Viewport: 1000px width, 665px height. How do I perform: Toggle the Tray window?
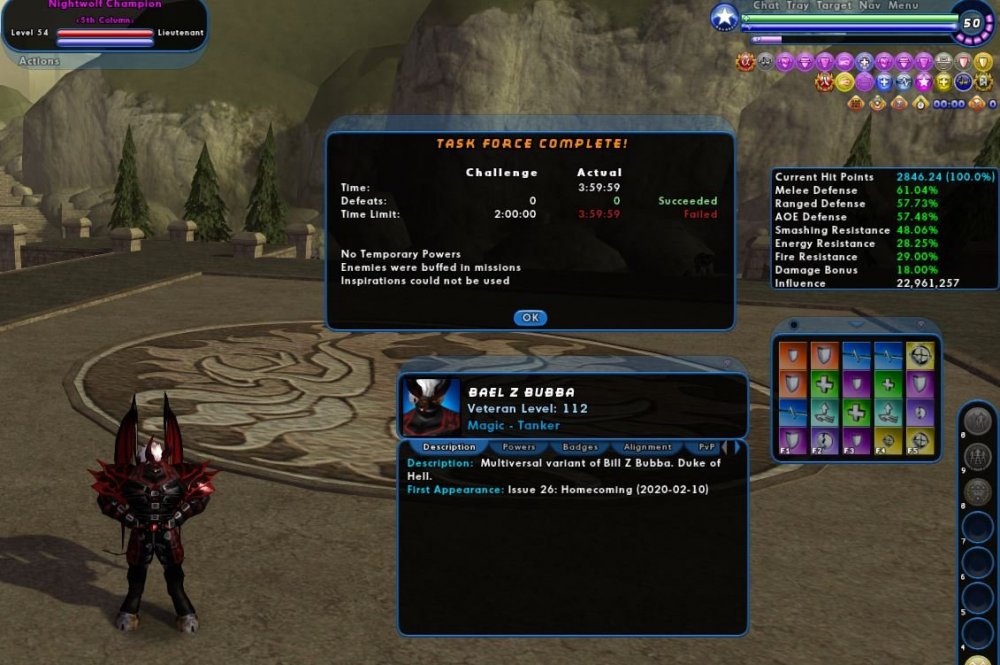798,6
